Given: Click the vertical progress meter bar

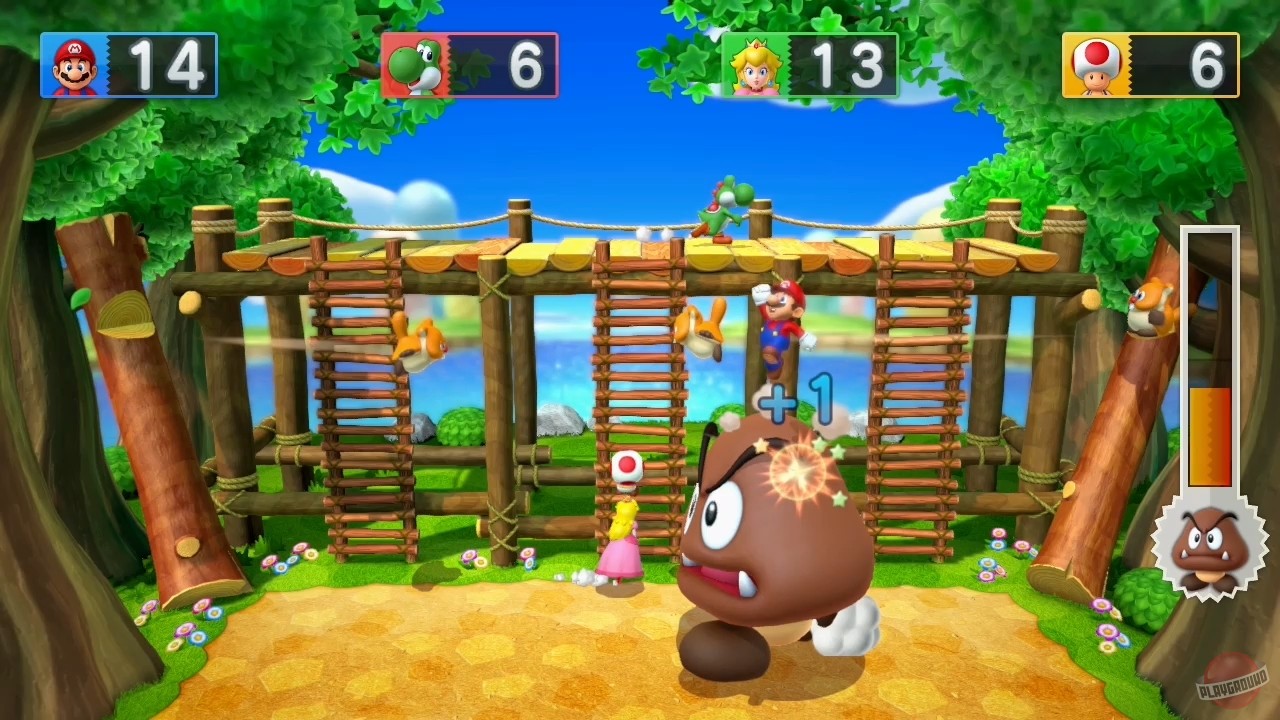Looking at the screenshot, I should point(1210,360).
